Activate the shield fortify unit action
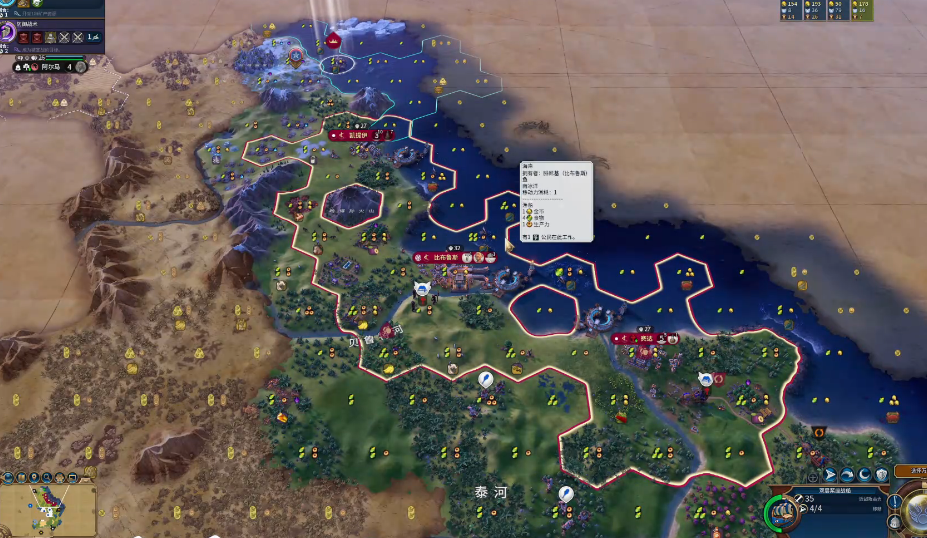Screen dimensions: 927x538 [881, 474]
